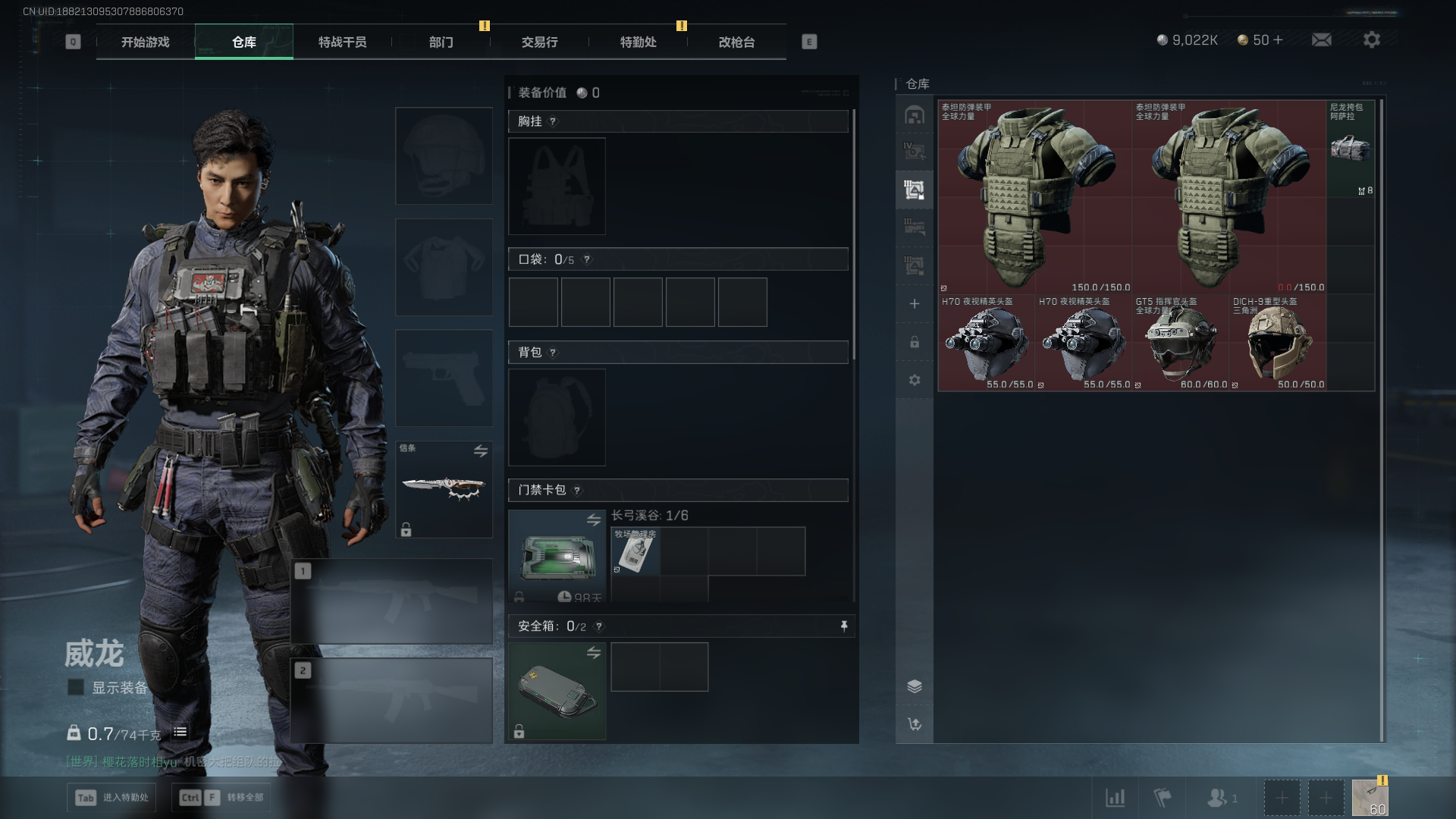Image resolution: width=1456 pixels, height=819 pixels.
Task: Select the 牧场管理房 keycard
Action: [635, 551]
